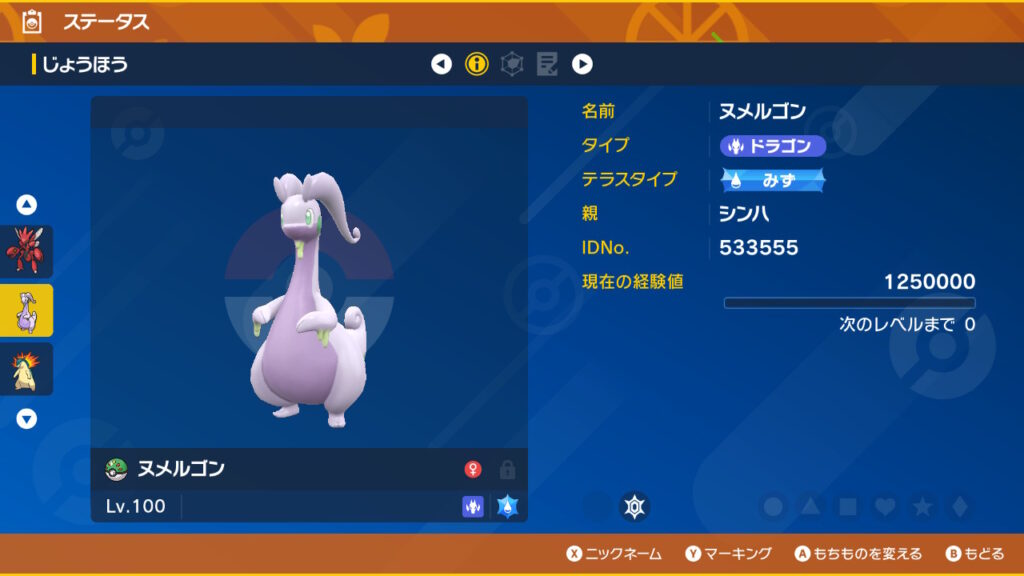This screenshot has width=1024, height=576.
Task: Choose Typhlosion in the party list
Action: click(27, 369)
